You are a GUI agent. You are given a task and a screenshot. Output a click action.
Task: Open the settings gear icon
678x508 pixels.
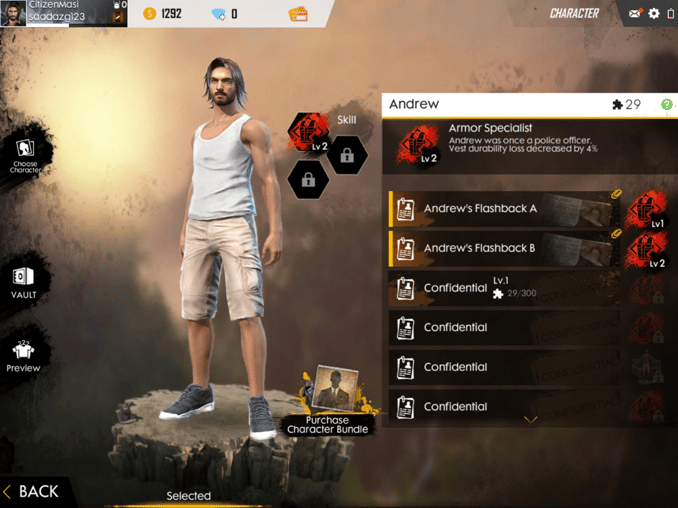[654, 14]
